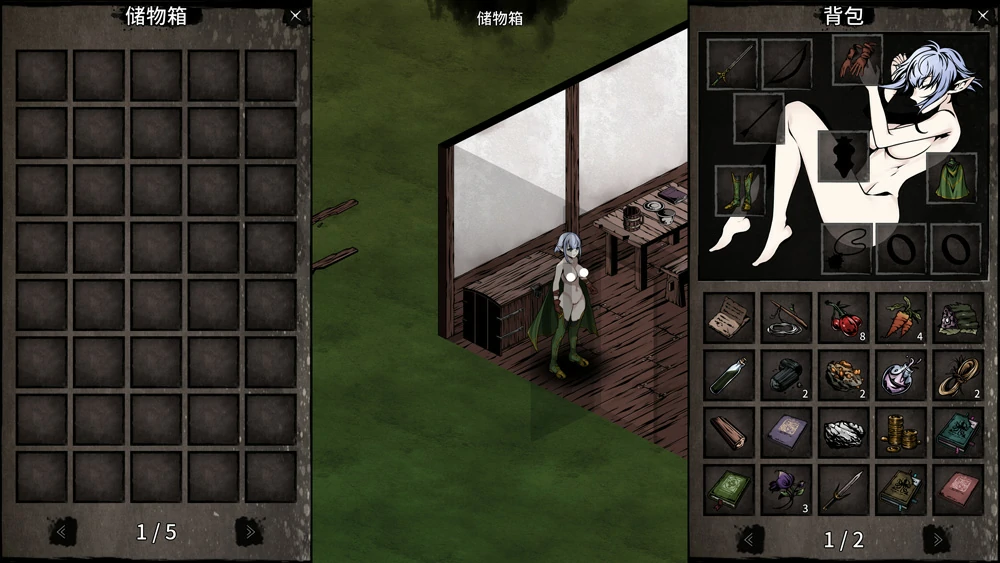Select the wooden log item
This screenshot has width=1000, height=563.
[728, 433]
